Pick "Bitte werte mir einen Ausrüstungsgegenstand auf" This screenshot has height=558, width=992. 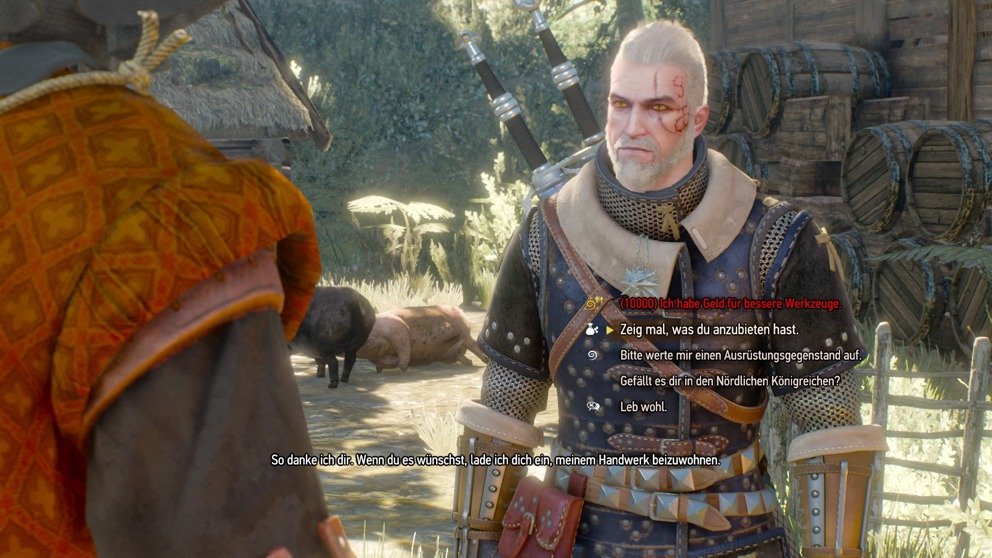pos(740,355)
